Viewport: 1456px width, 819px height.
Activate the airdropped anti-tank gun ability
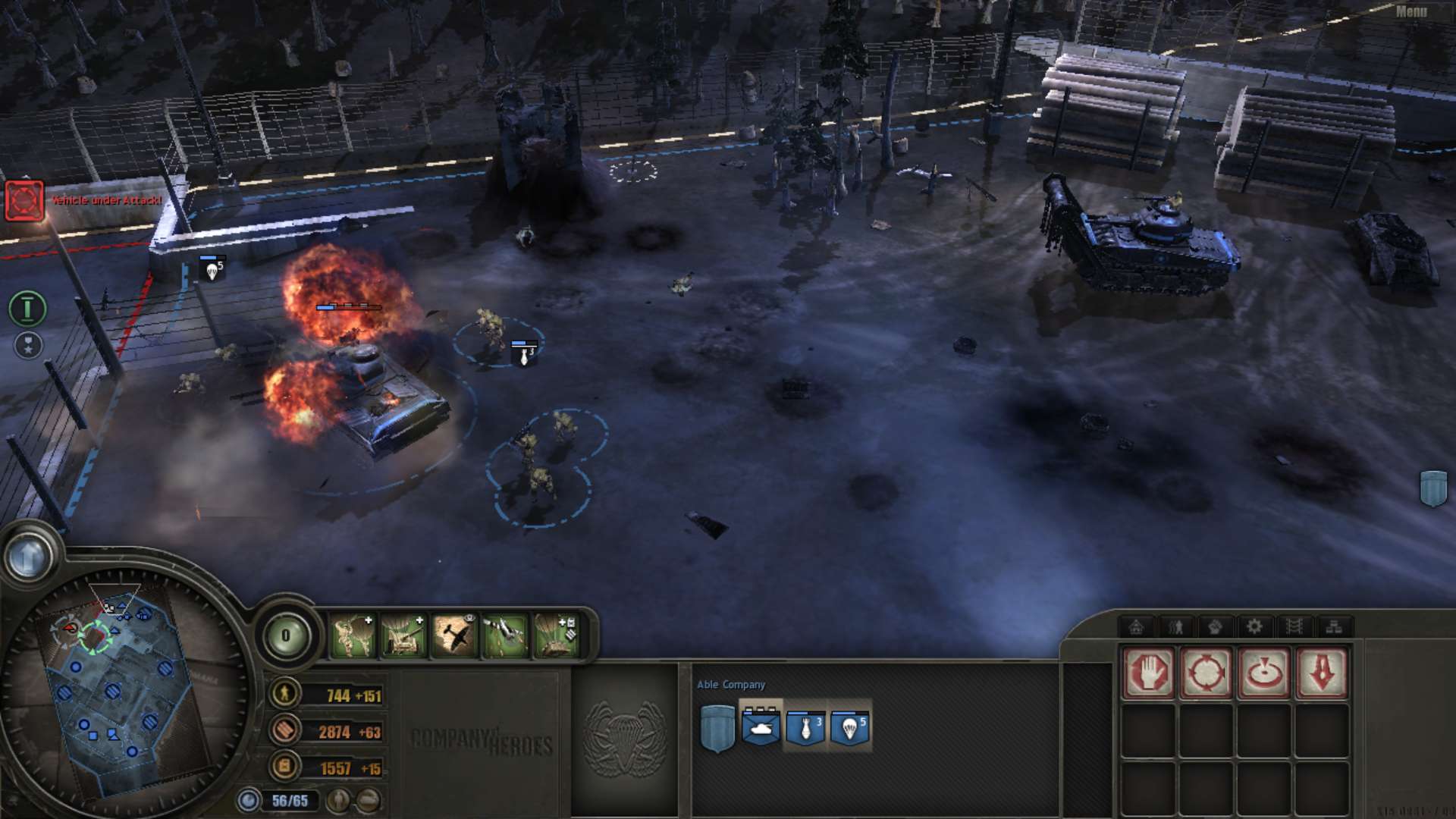(x=403, y=635)
